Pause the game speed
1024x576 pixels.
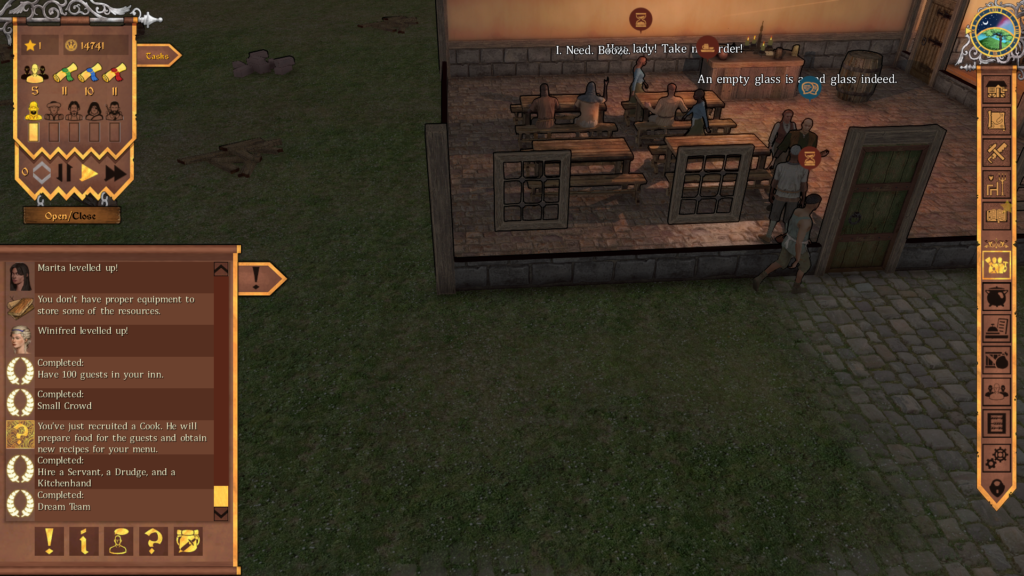click(x=65, y=172)
